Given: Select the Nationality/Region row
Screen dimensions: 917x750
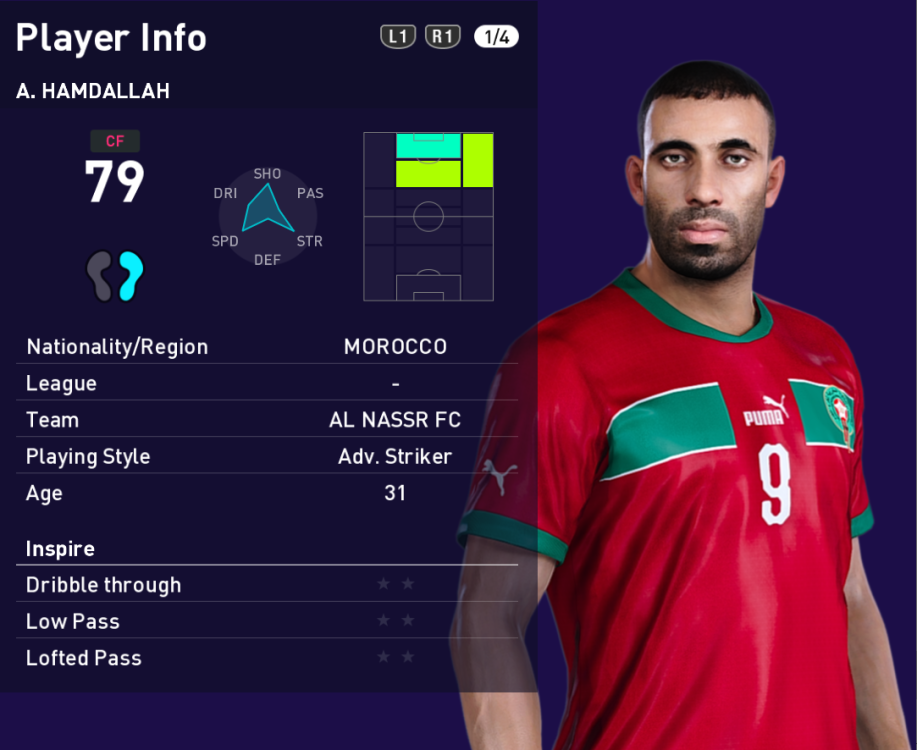Looking at the screenshot, I should coord(267,347).
